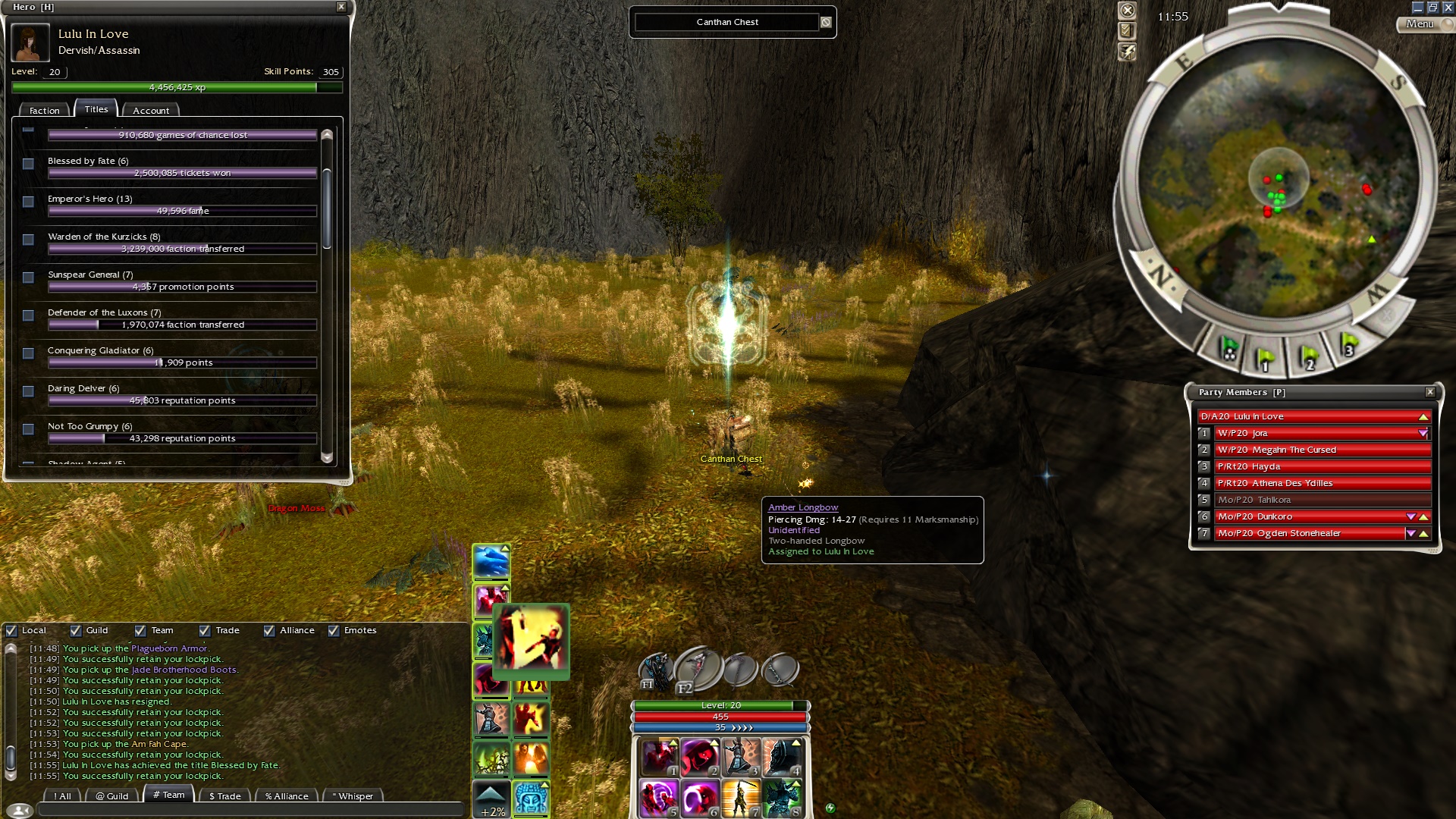Select Megahn The Cursed in party
Screen dimensions: 1456x819
[x=1319, y=450]
